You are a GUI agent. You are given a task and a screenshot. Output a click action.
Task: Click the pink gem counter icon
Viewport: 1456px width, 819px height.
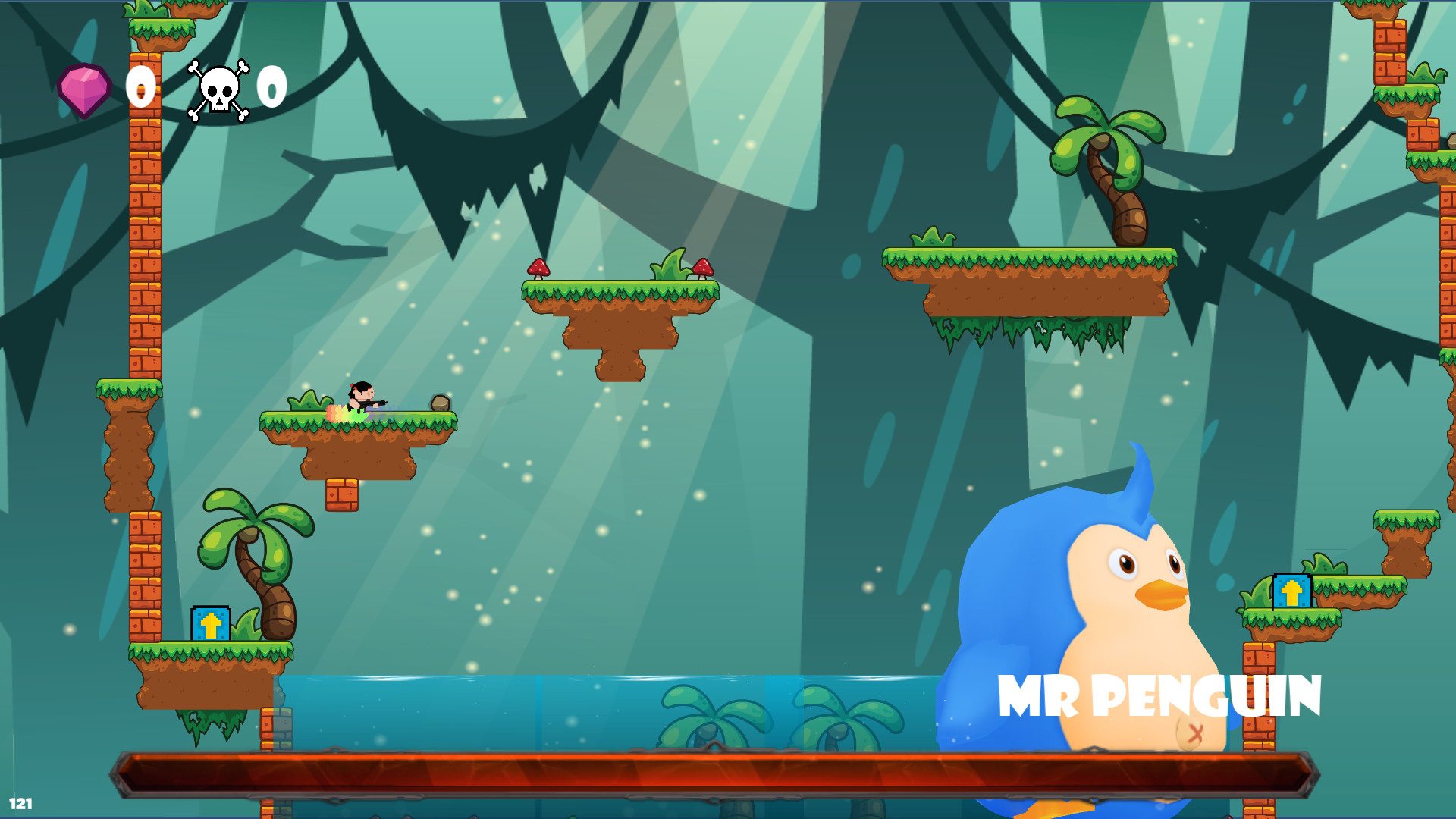pos(83,89)
